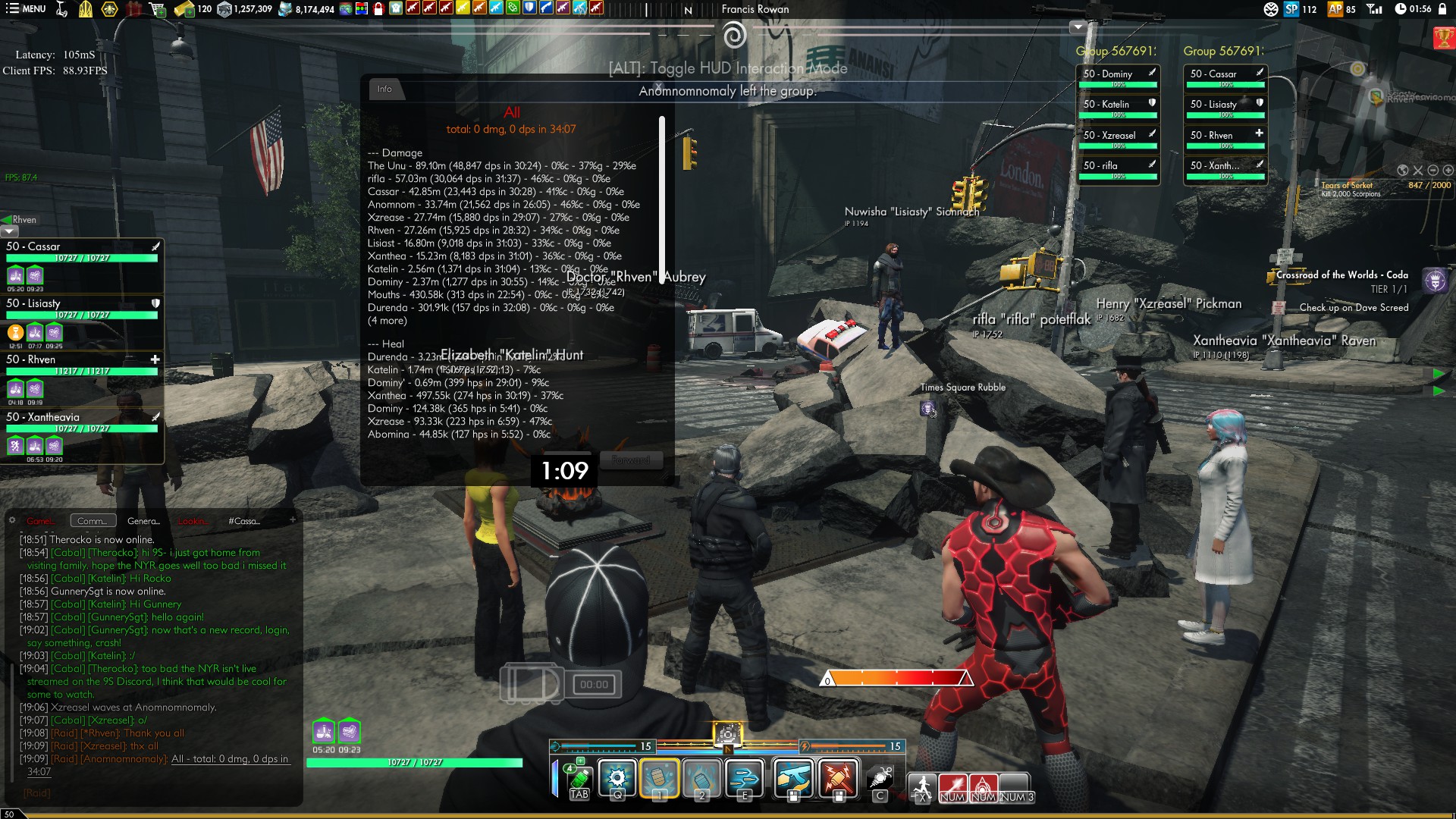Open chat settings gear icon
1456x819 pixels.
[x=12, y=520]
